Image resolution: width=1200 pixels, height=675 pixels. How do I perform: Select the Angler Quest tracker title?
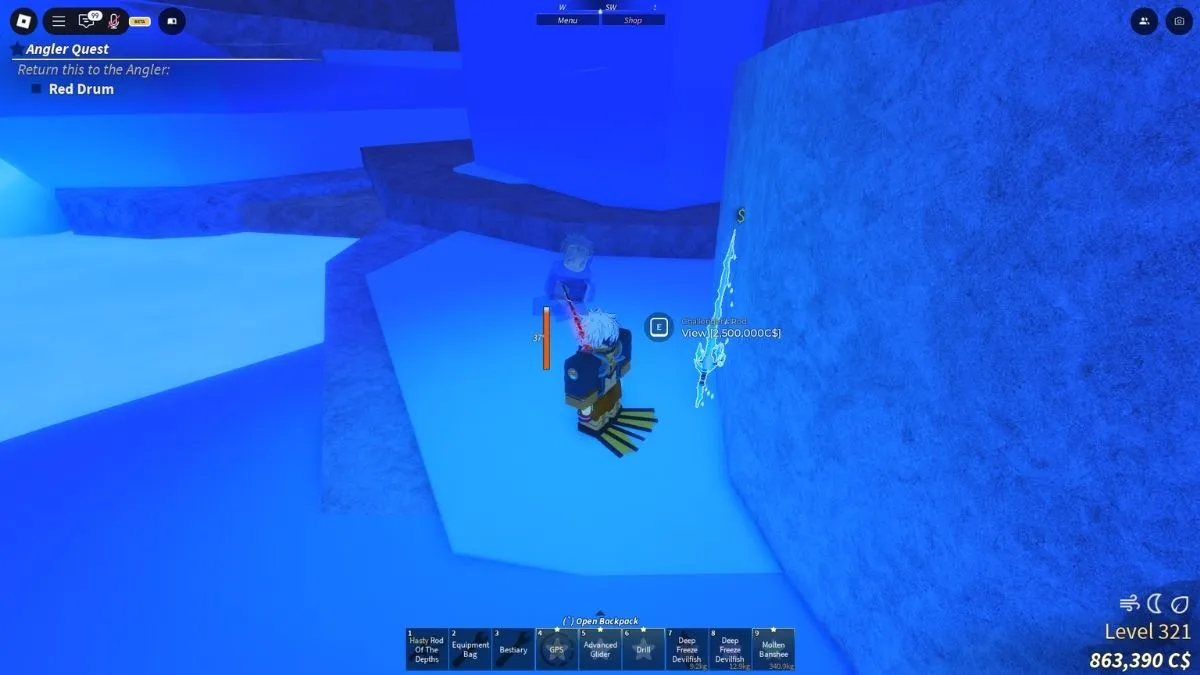point(67,49)
